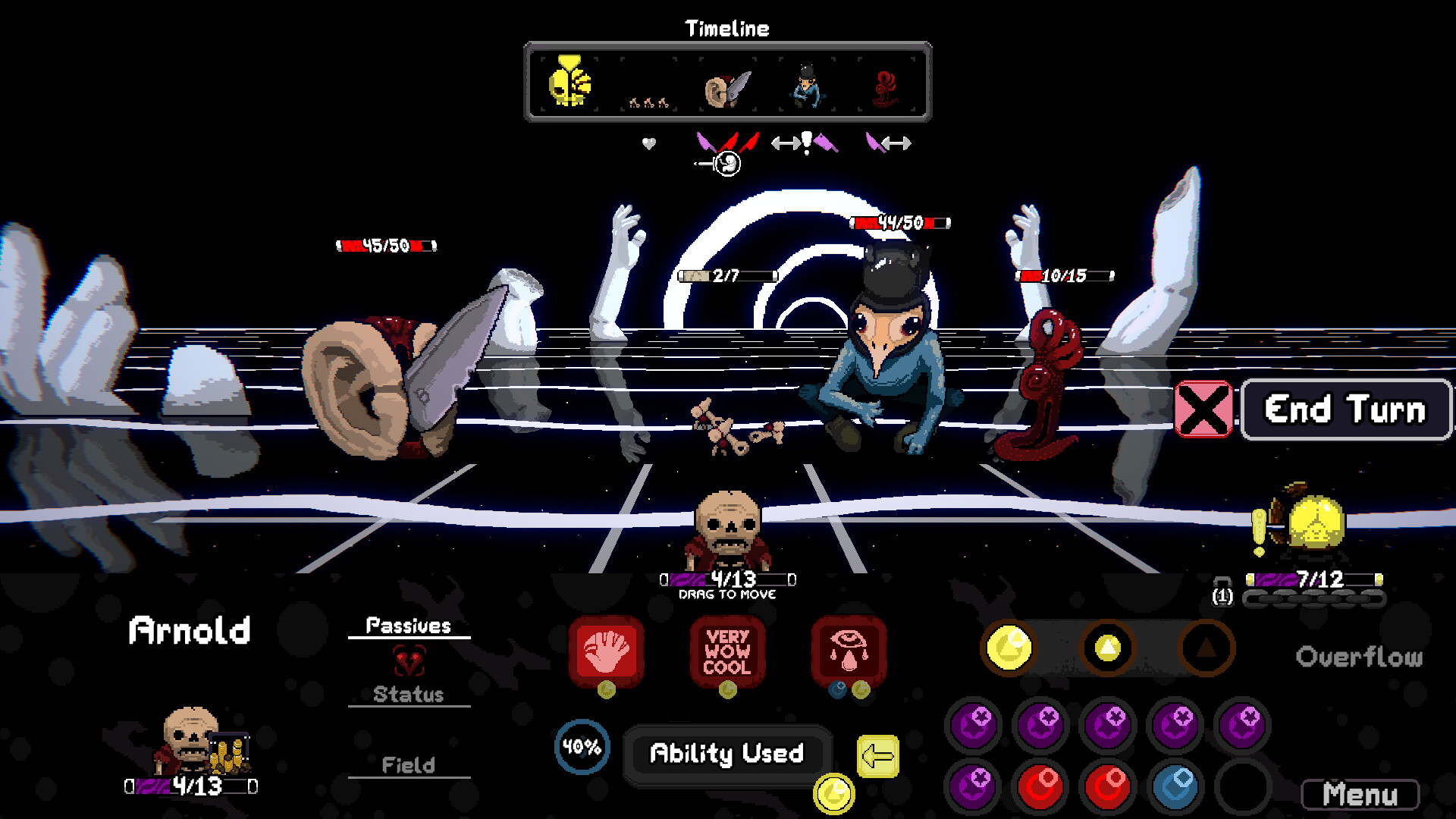The height and width of the screenshot is (819, 1456).
Task: Open the Menu
Action: [1360, 795]
